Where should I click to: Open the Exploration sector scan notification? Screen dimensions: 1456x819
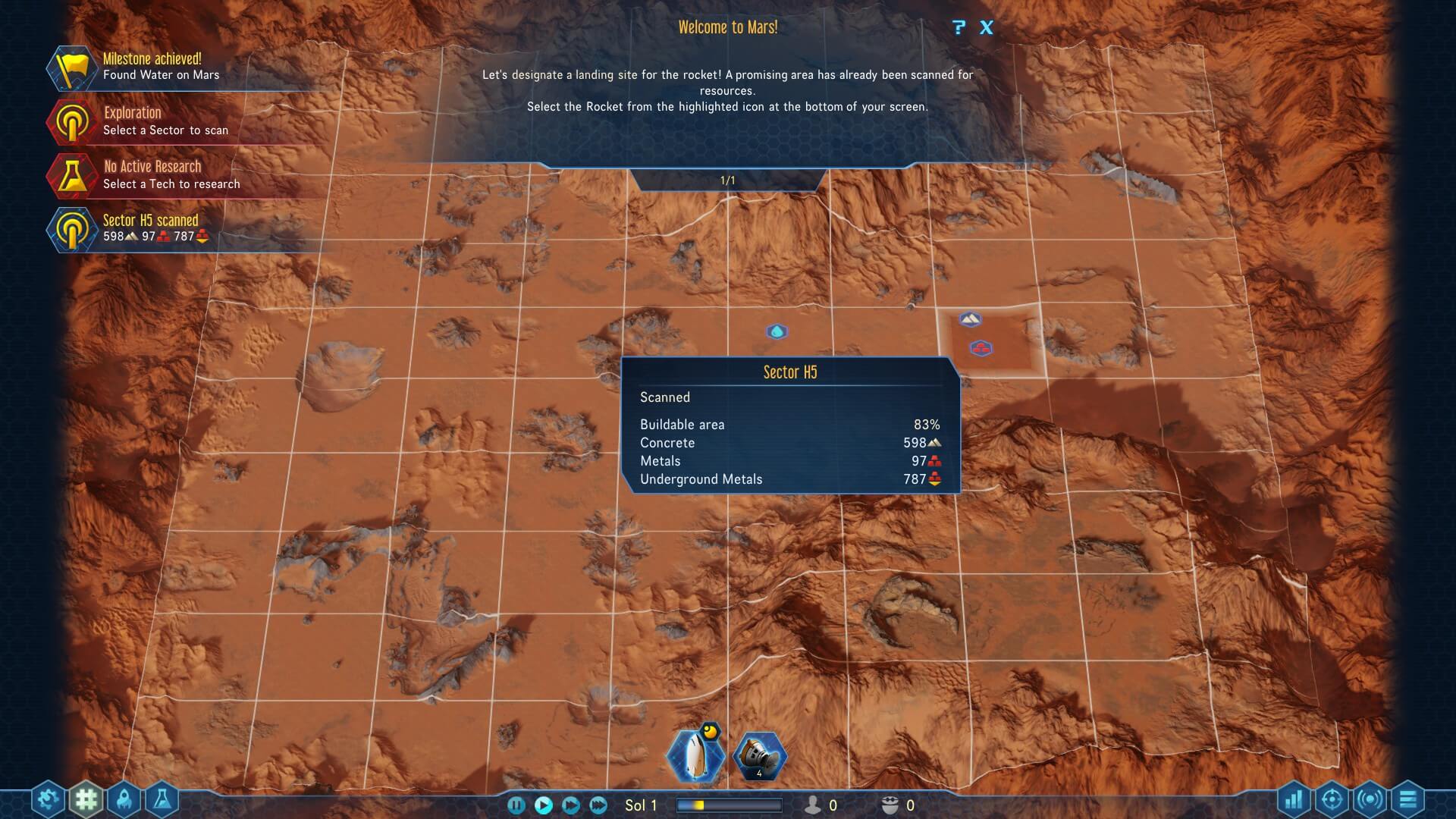point(152,121)
